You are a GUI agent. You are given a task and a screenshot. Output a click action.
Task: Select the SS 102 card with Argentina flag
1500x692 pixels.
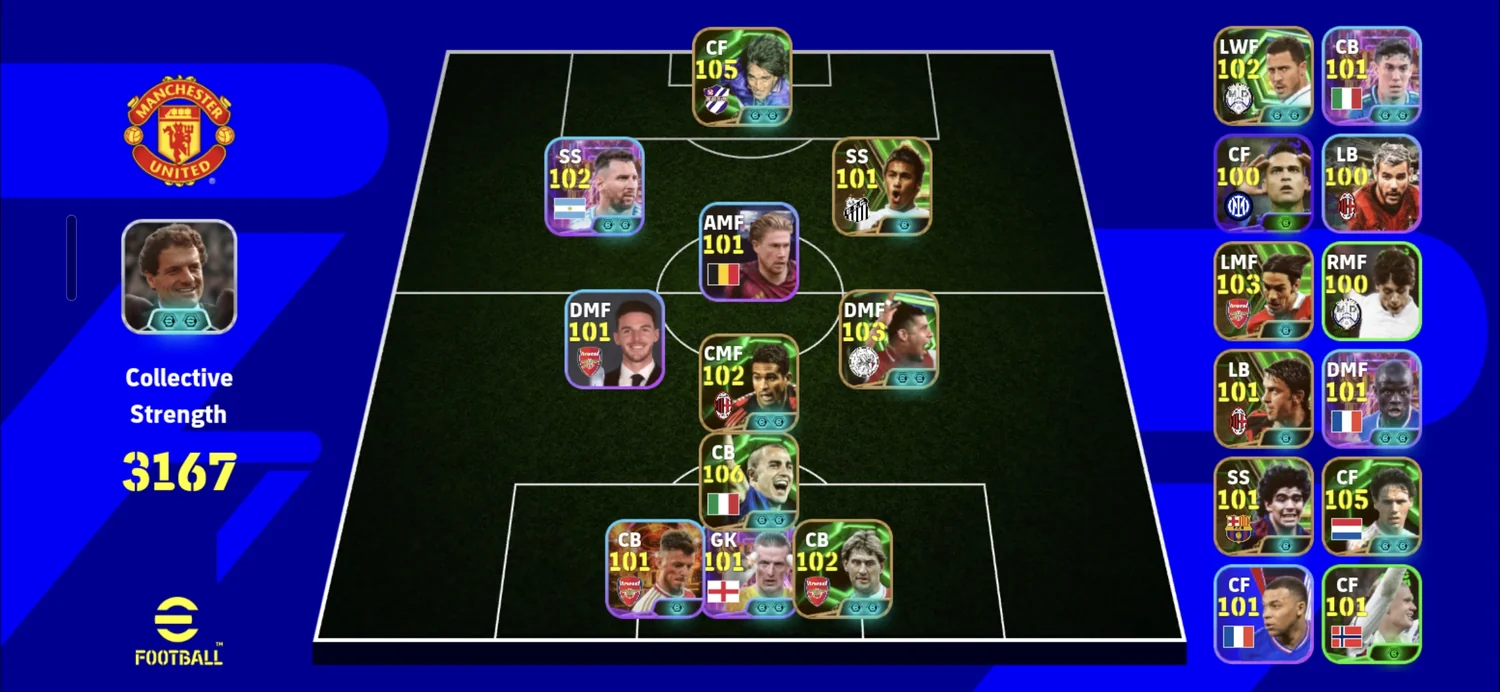pos(594,187)
